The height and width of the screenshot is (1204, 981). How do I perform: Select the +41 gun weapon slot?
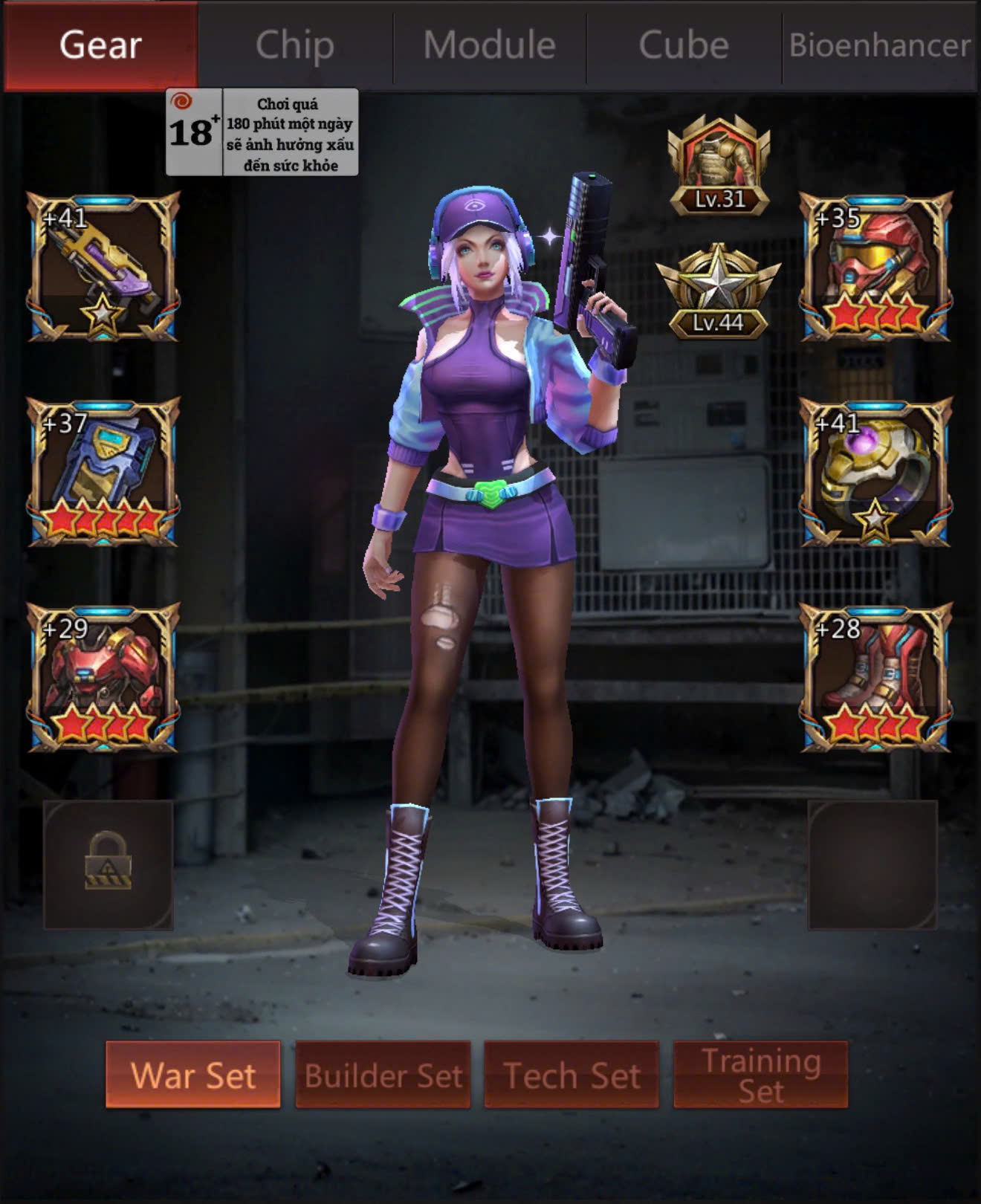(x=103, y=266)
